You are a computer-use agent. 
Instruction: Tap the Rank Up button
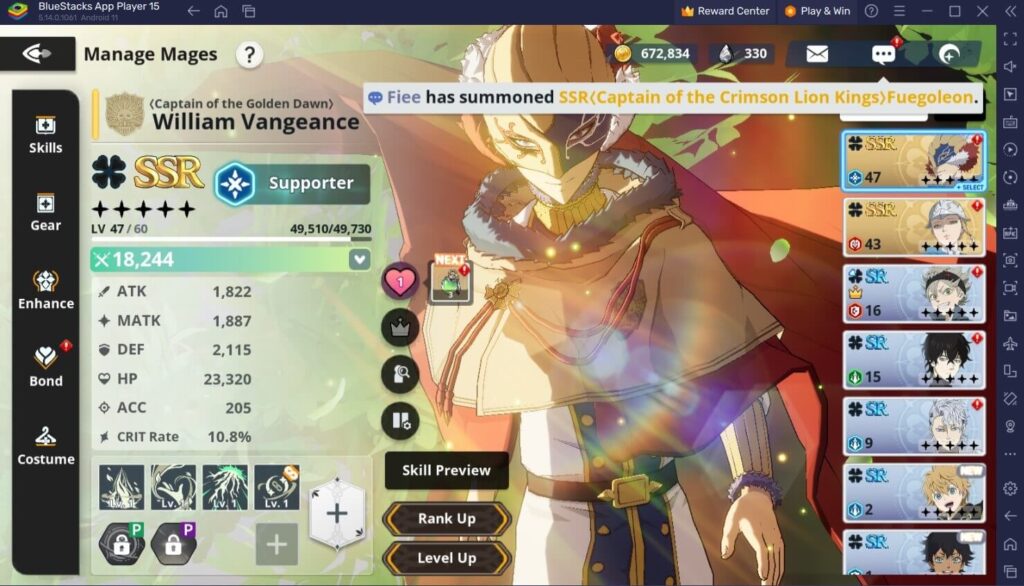pos(446,519)
